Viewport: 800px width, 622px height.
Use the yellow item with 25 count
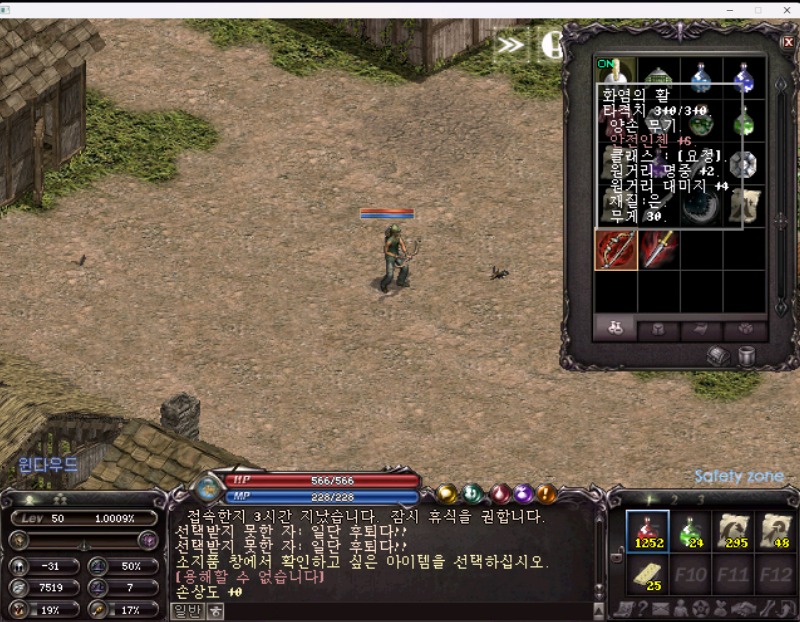click(x=645, y=575)
